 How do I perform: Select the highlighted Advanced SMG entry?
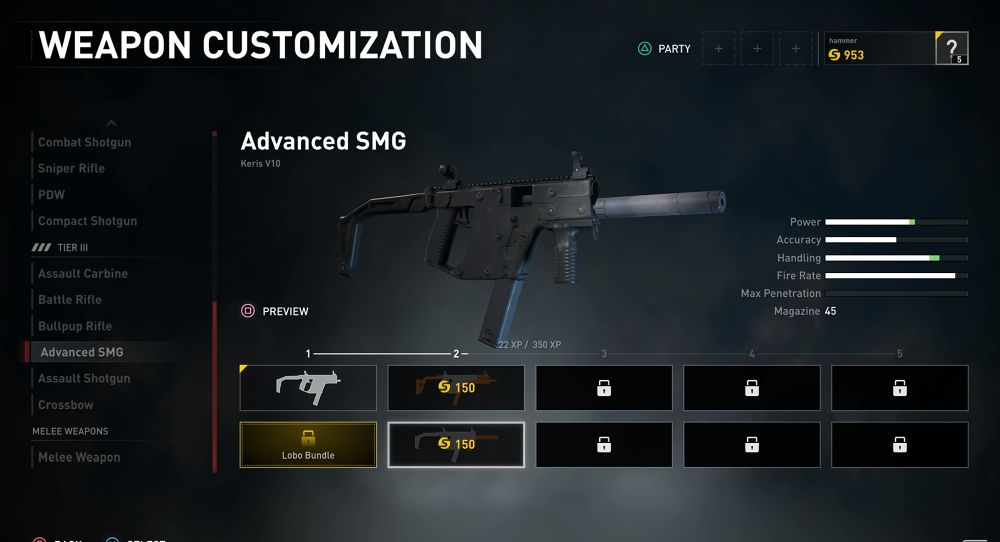[82, 352]
